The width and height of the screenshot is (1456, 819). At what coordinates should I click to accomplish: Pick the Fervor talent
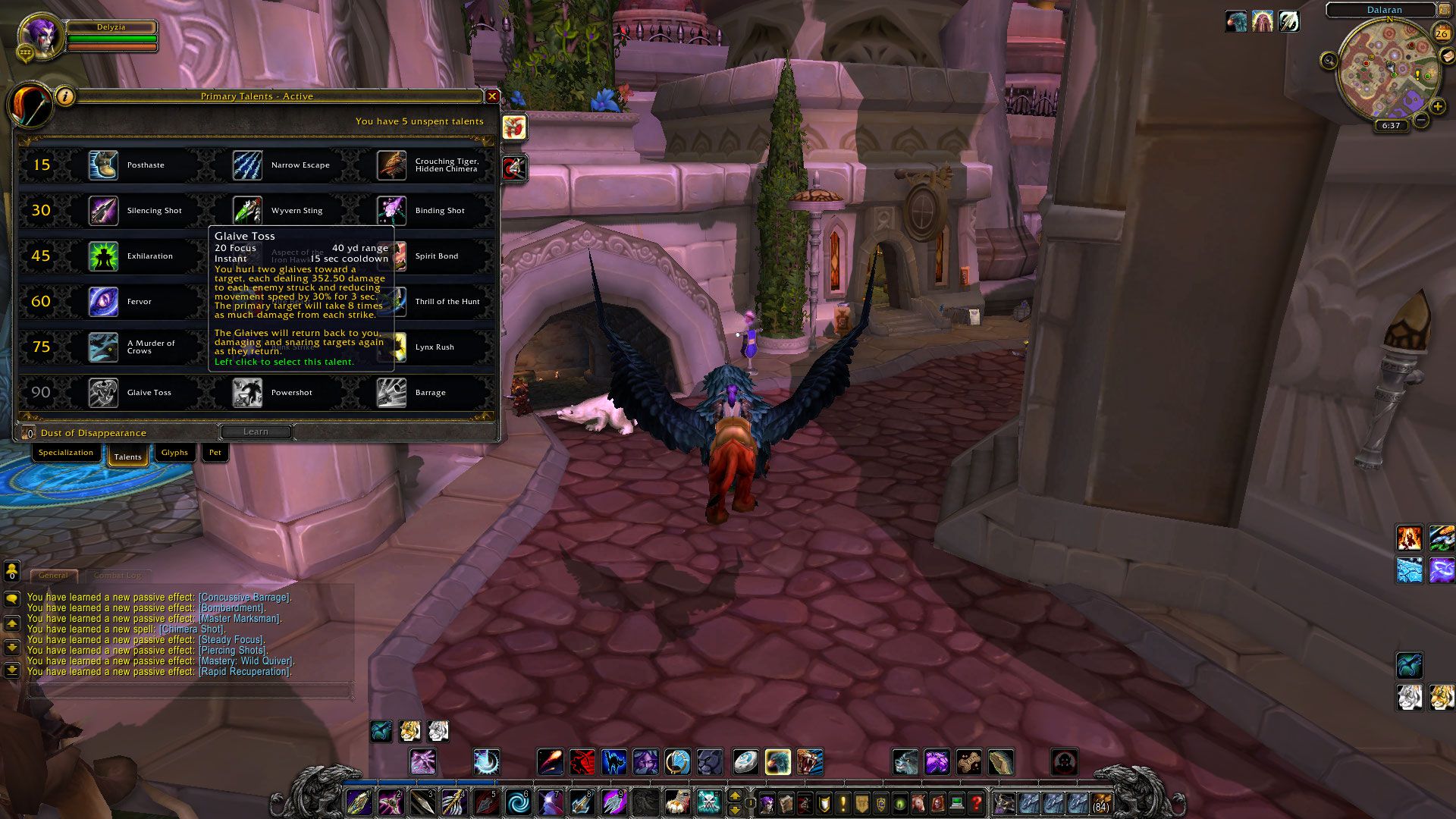click(x=103, y=302)
